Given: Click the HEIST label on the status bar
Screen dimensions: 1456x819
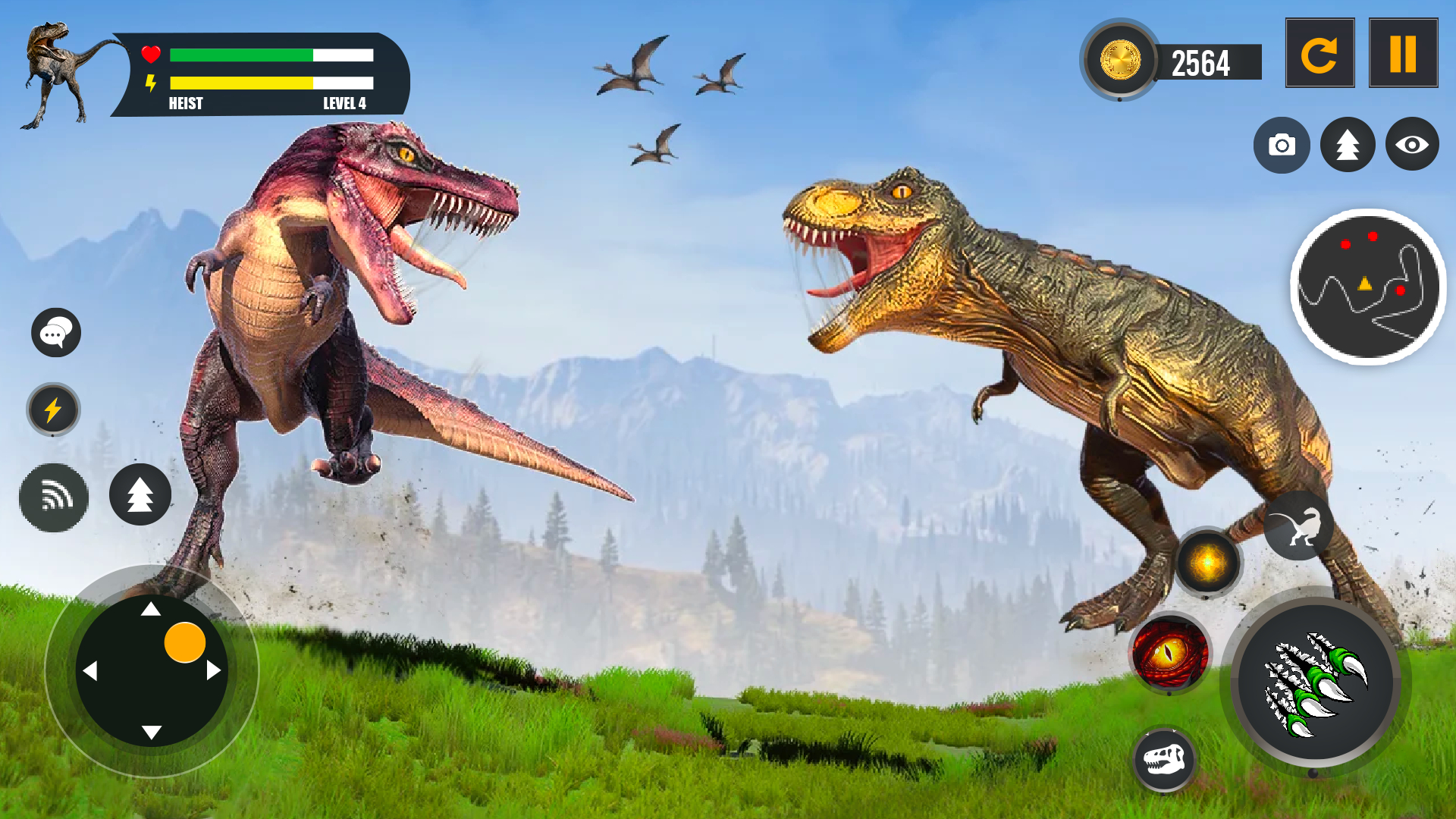Looking at the screenshot, I should [185, 104].
